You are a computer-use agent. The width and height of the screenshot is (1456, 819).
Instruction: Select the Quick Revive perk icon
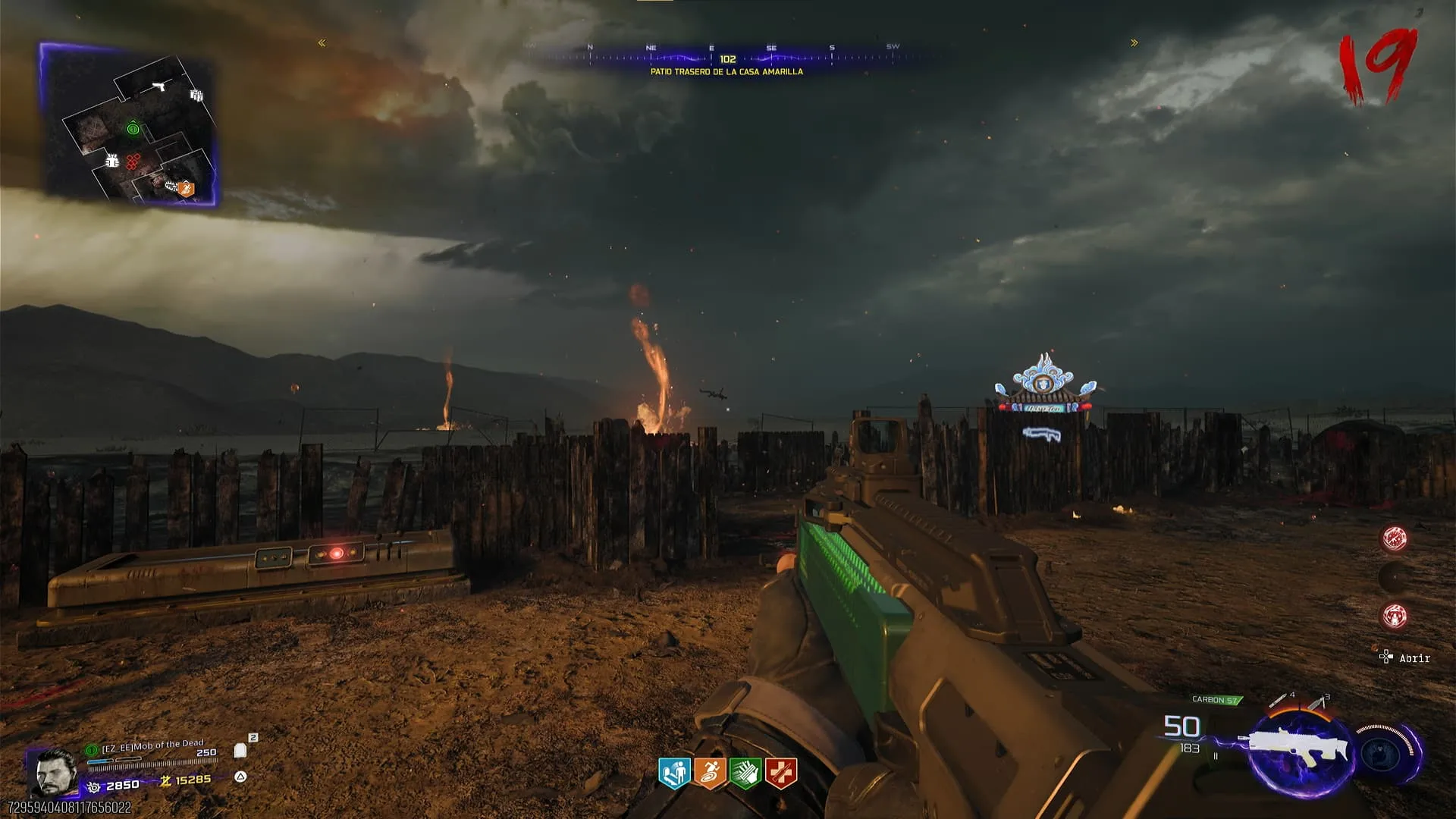674,773
